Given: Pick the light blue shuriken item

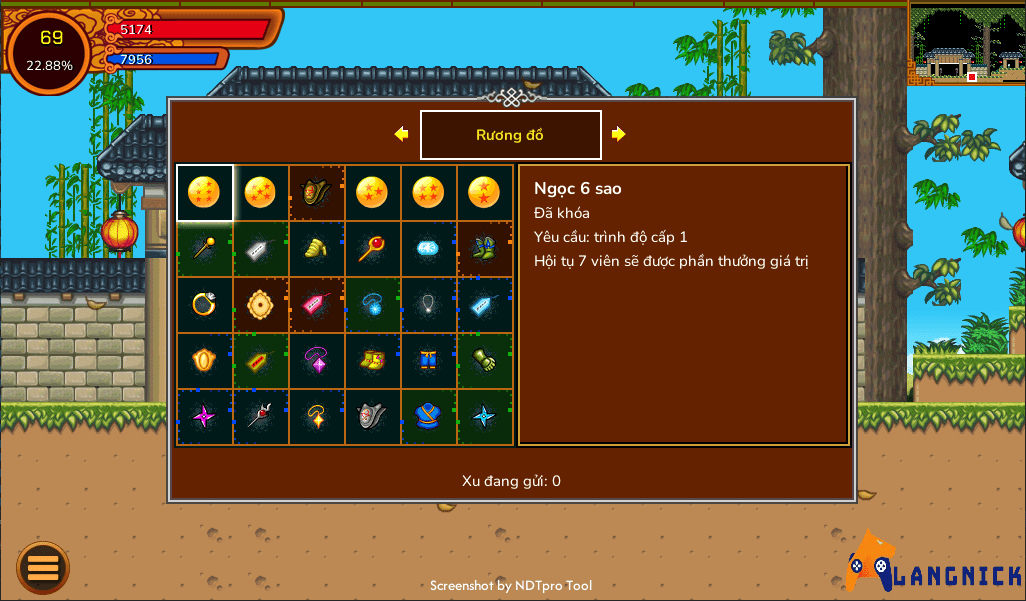Looking at the screenshot, I should pyautogui.click(x=484, y=416).
